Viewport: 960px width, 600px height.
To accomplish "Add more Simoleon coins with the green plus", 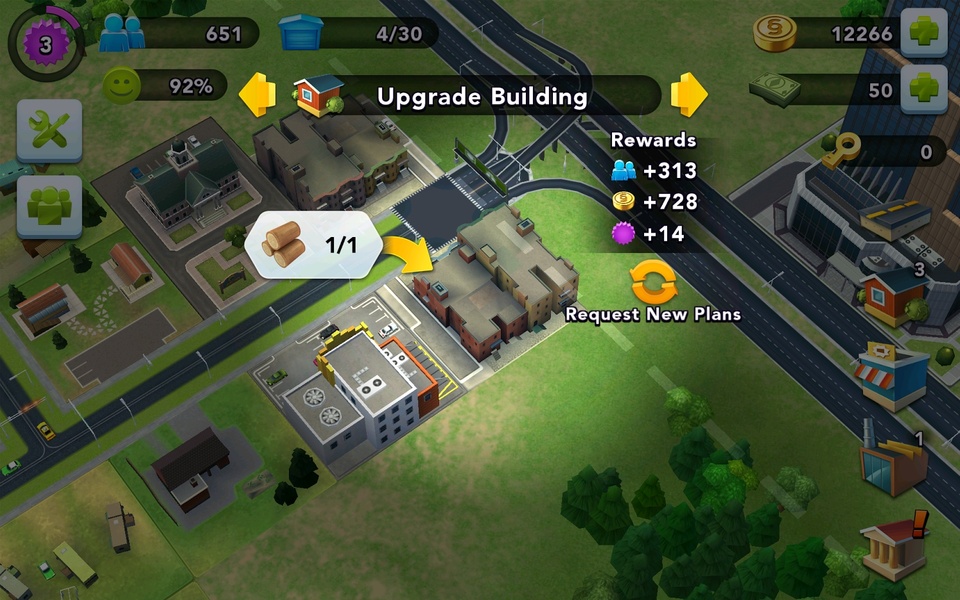I will [924, 35].
